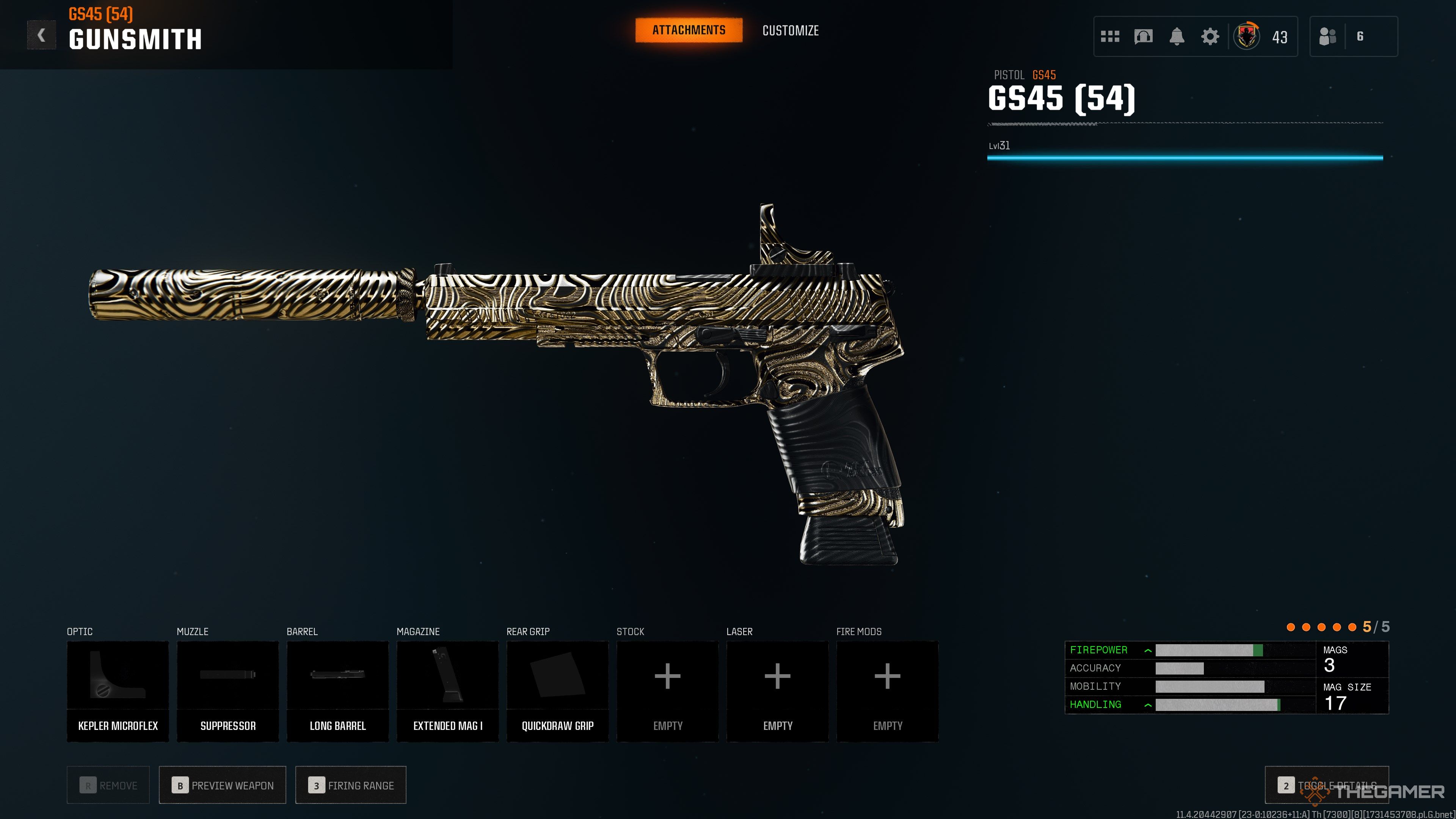Open the headset audio icon
The image size is (1456, 819).
point(1143,37)
